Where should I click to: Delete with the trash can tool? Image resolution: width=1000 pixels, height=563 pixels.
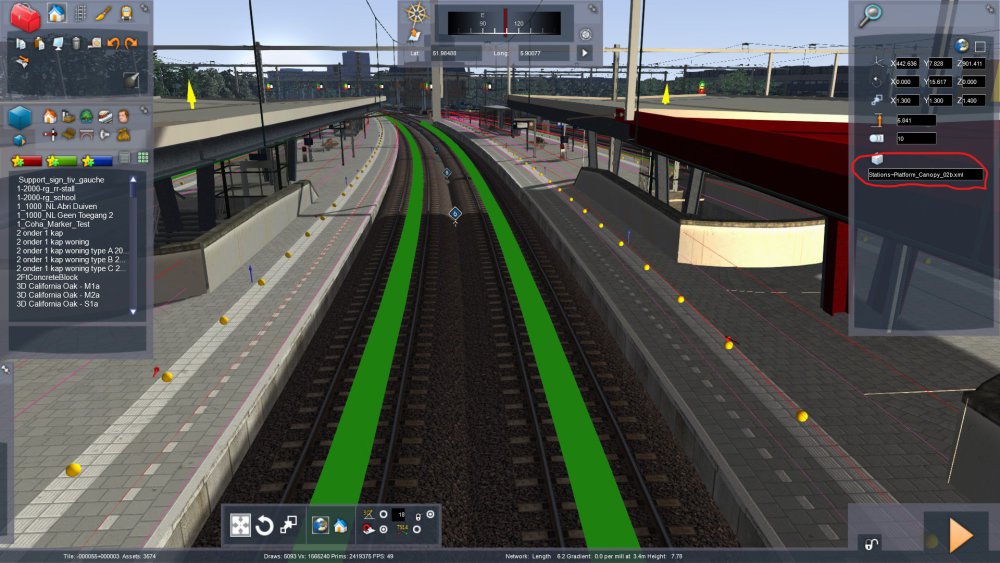point(76,43)
